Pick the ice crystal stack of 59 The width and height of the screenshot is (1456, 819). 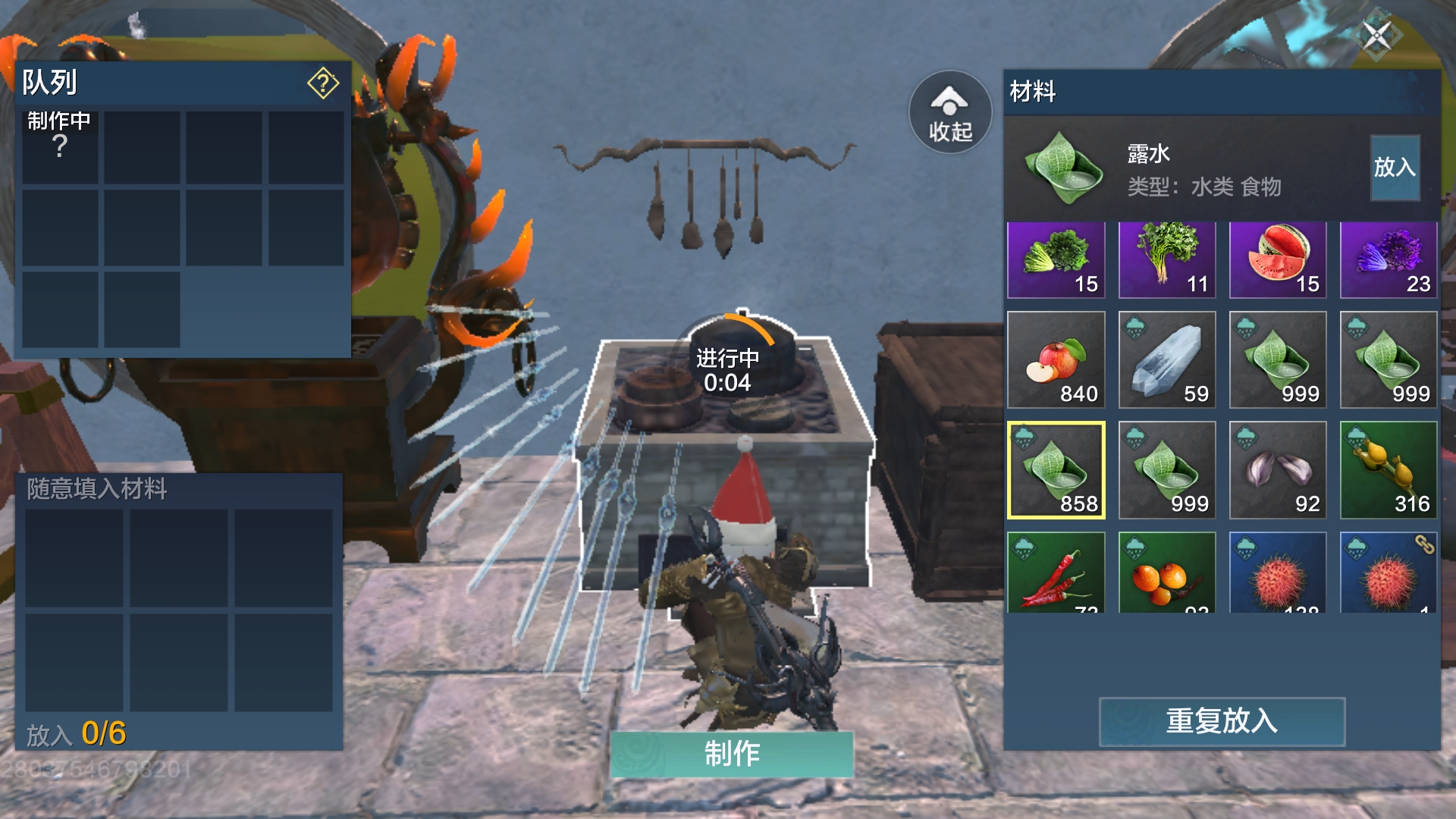pos(1166,359)
